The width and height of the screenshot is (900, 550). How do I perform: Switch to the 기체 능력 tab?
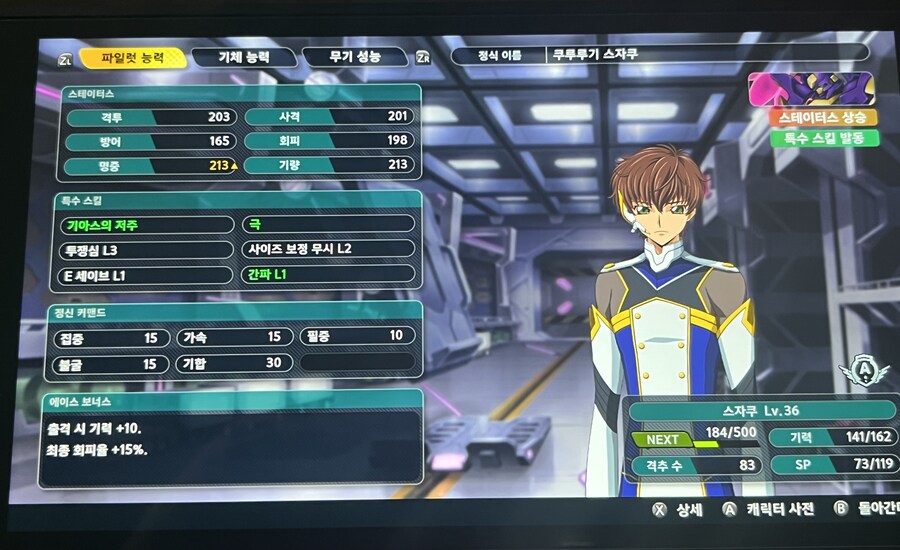click(x=244, y=57)
